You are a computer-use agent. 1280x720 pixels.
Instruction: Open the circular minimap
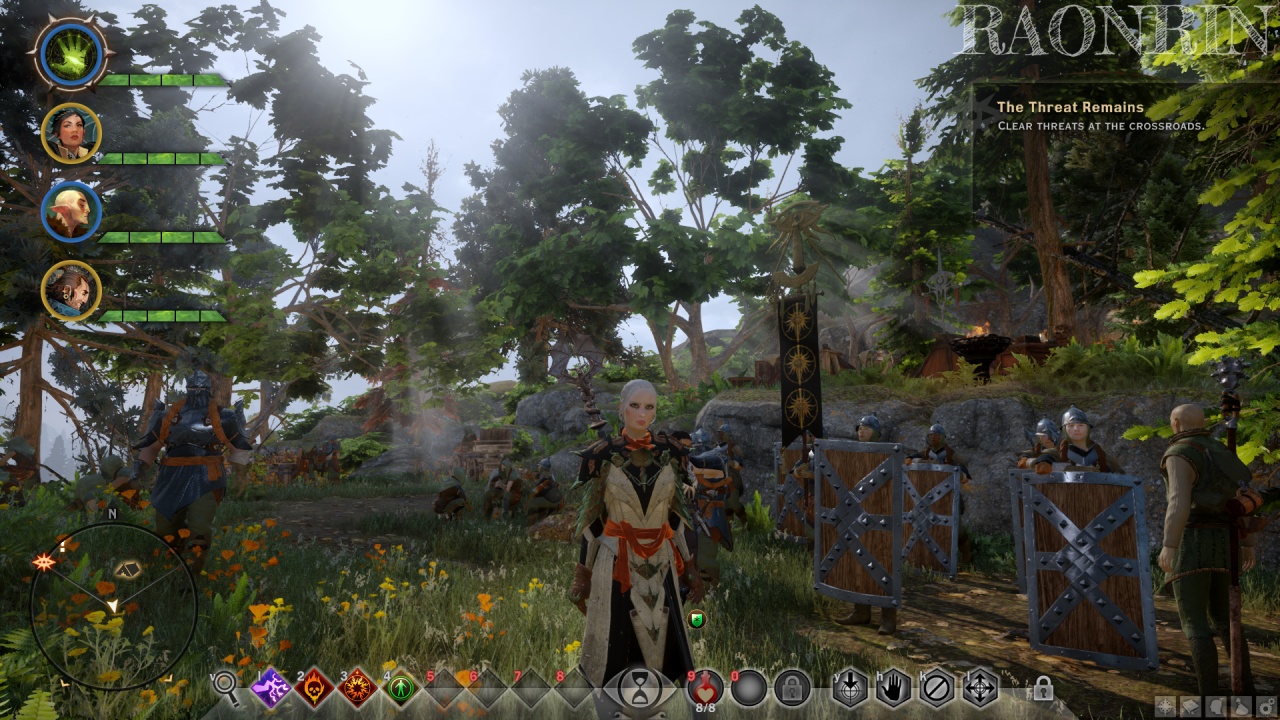point(113,606)
